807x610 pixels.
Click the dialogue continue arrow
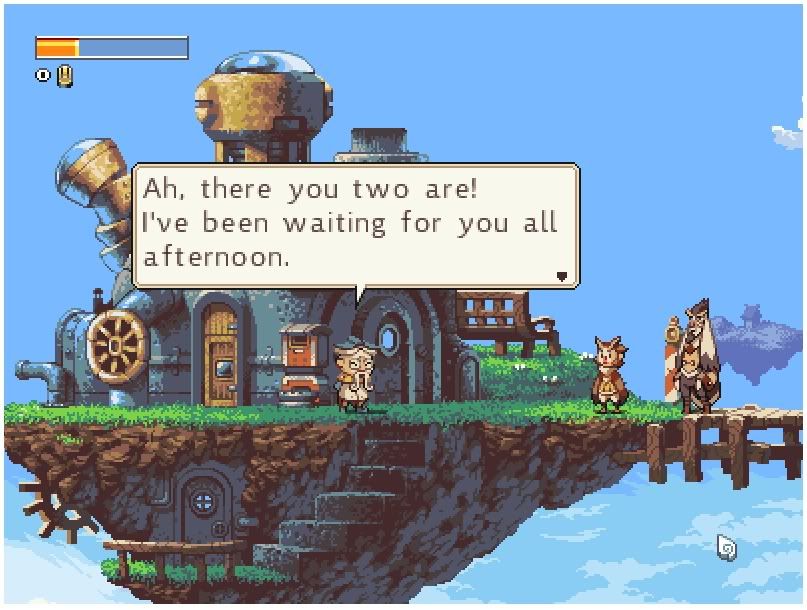point(562,276)
